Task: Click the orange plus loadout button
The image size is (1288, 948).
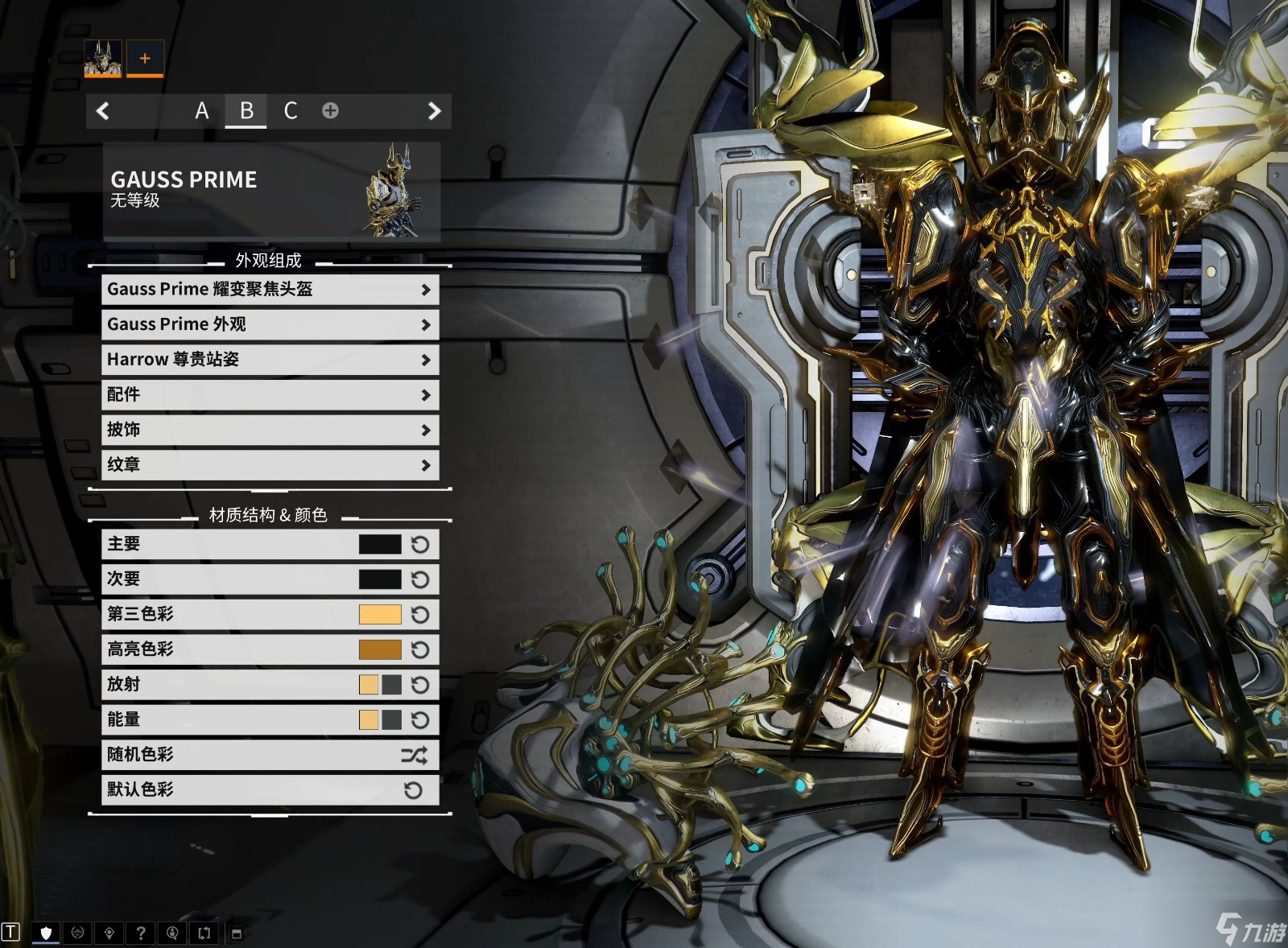Action: (145, 59)
